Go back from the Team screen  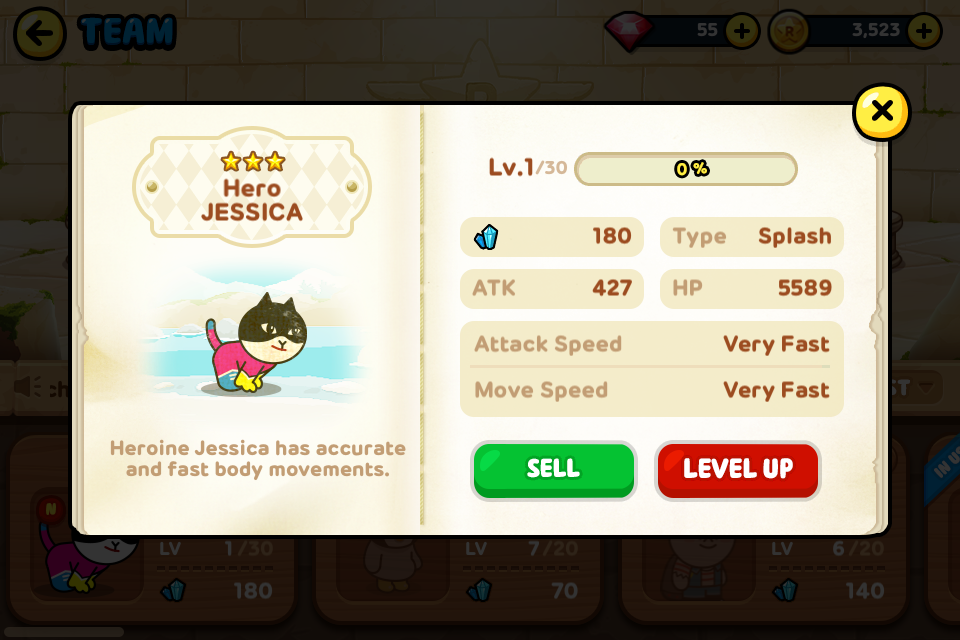pyautogui.click(x=40, y=33)
